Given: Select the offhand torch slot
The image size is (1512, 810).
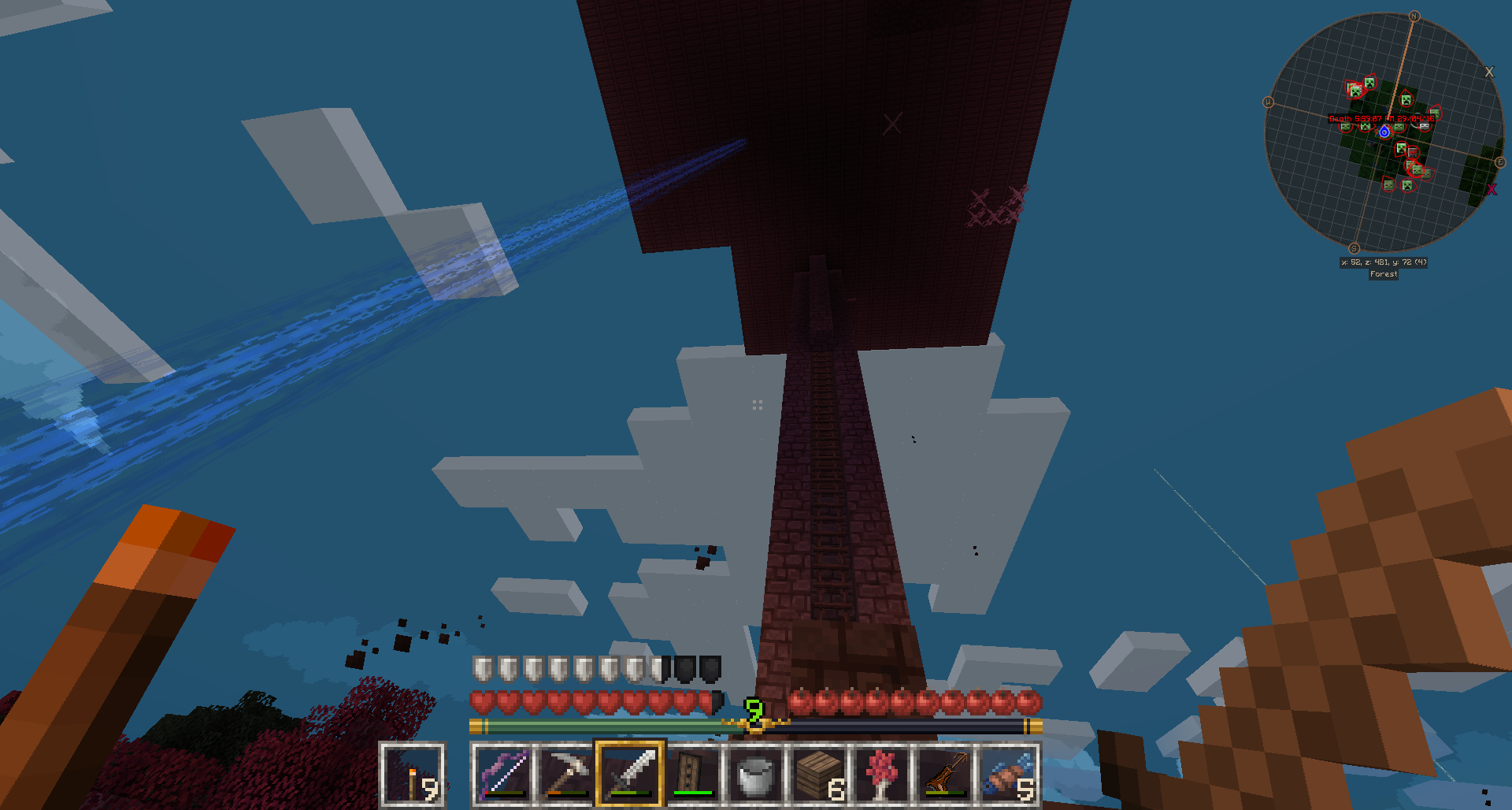Looking at the screenshot, I should pyautogui.click(x=413, y=774).
